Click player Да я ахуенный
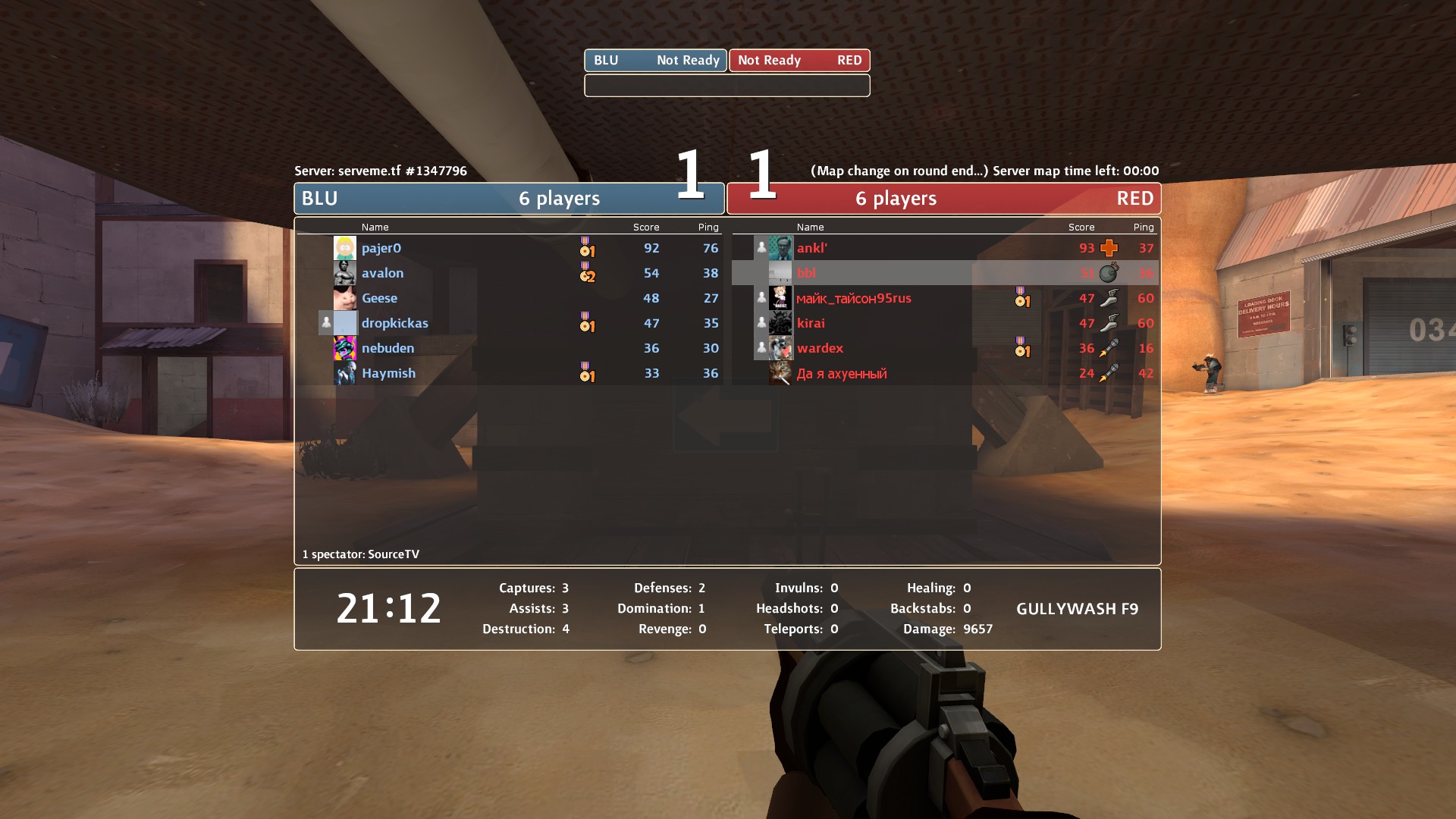The height and width of the screenshot is (819, 1456). pos(841,373)
